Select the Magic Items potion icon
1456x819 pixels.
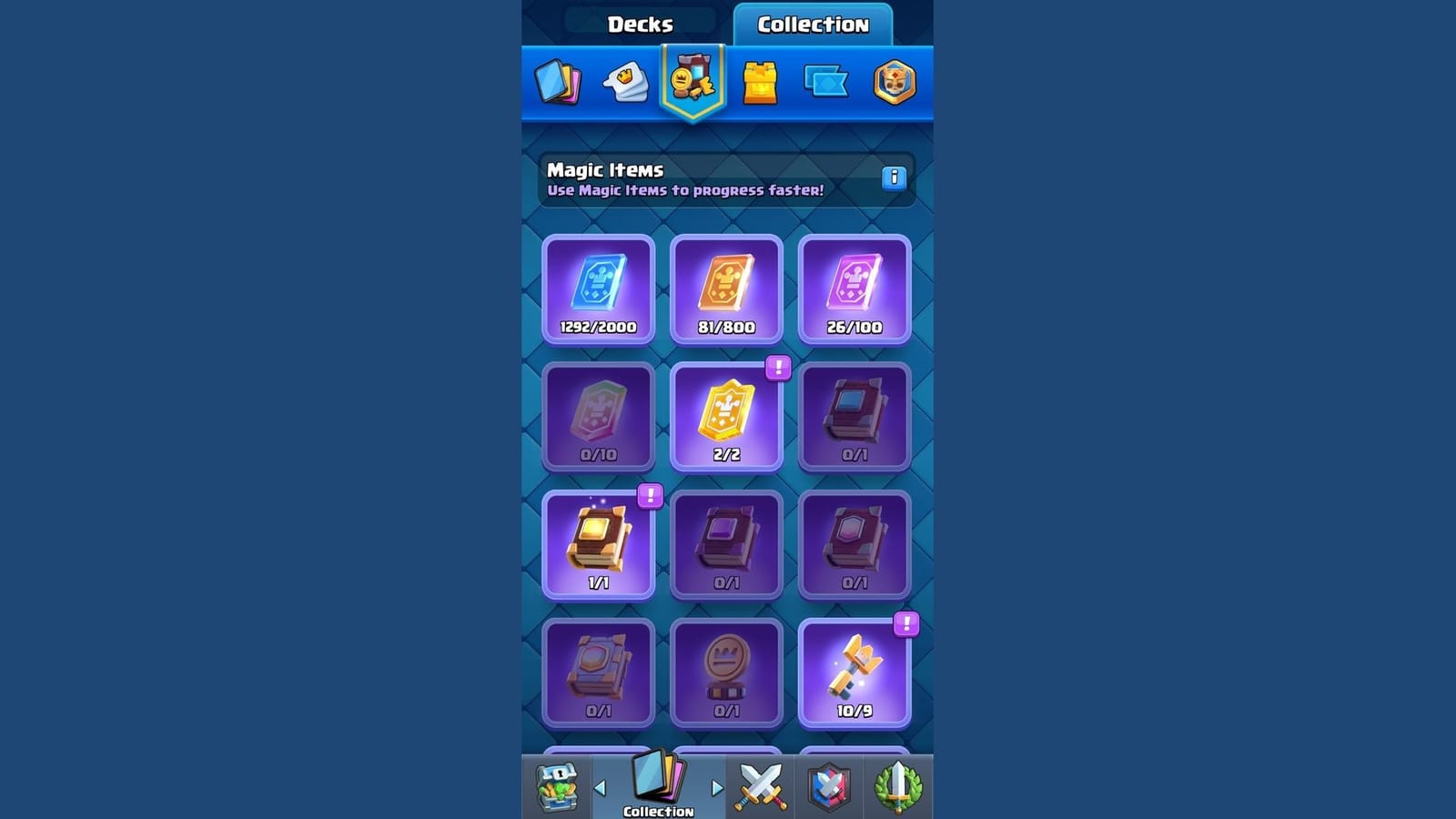pyautogui.click(x=692, y=82)
